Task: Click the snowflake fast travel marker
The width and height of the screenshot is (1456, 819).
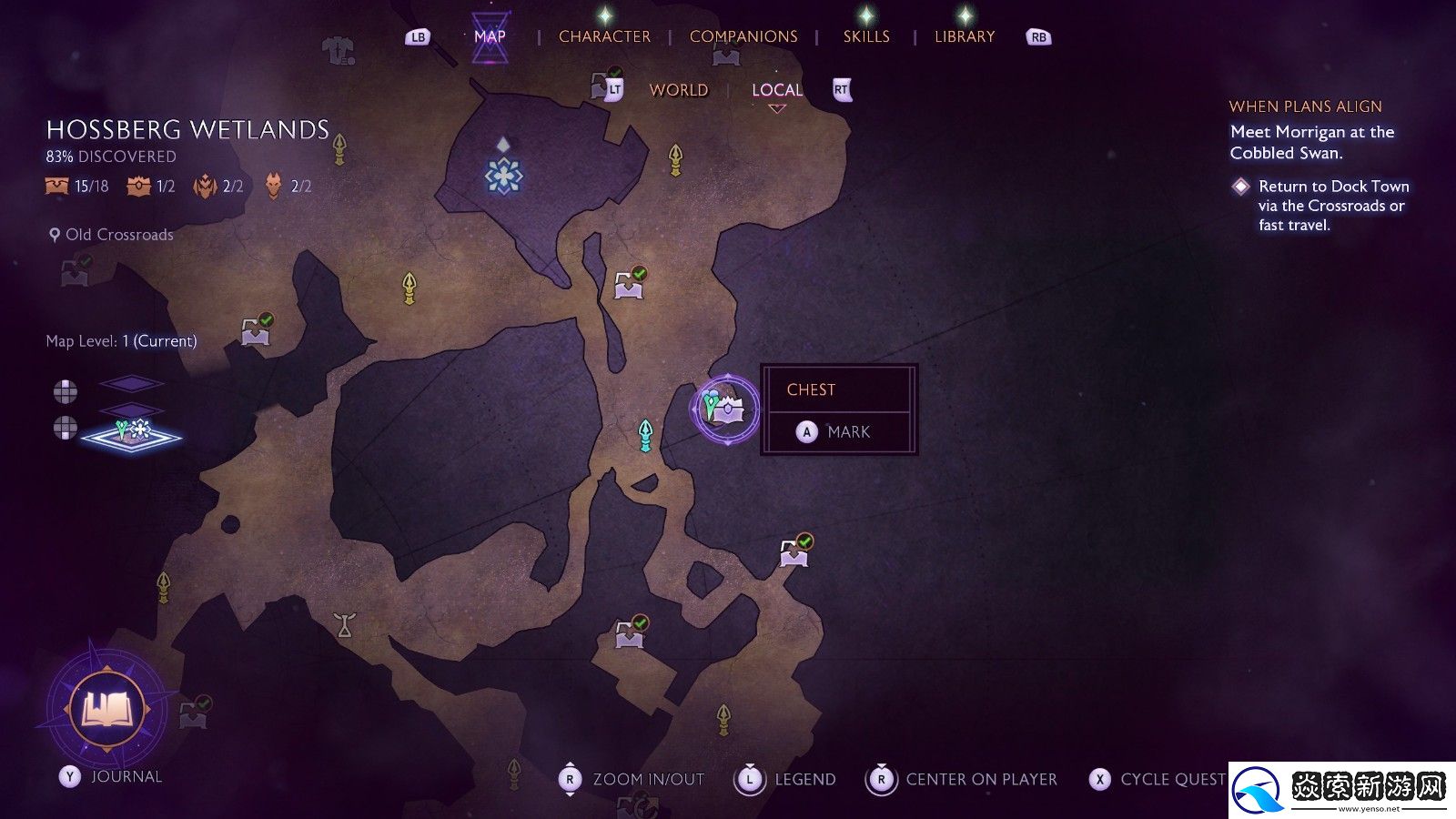Action: [x=503, y=175]
